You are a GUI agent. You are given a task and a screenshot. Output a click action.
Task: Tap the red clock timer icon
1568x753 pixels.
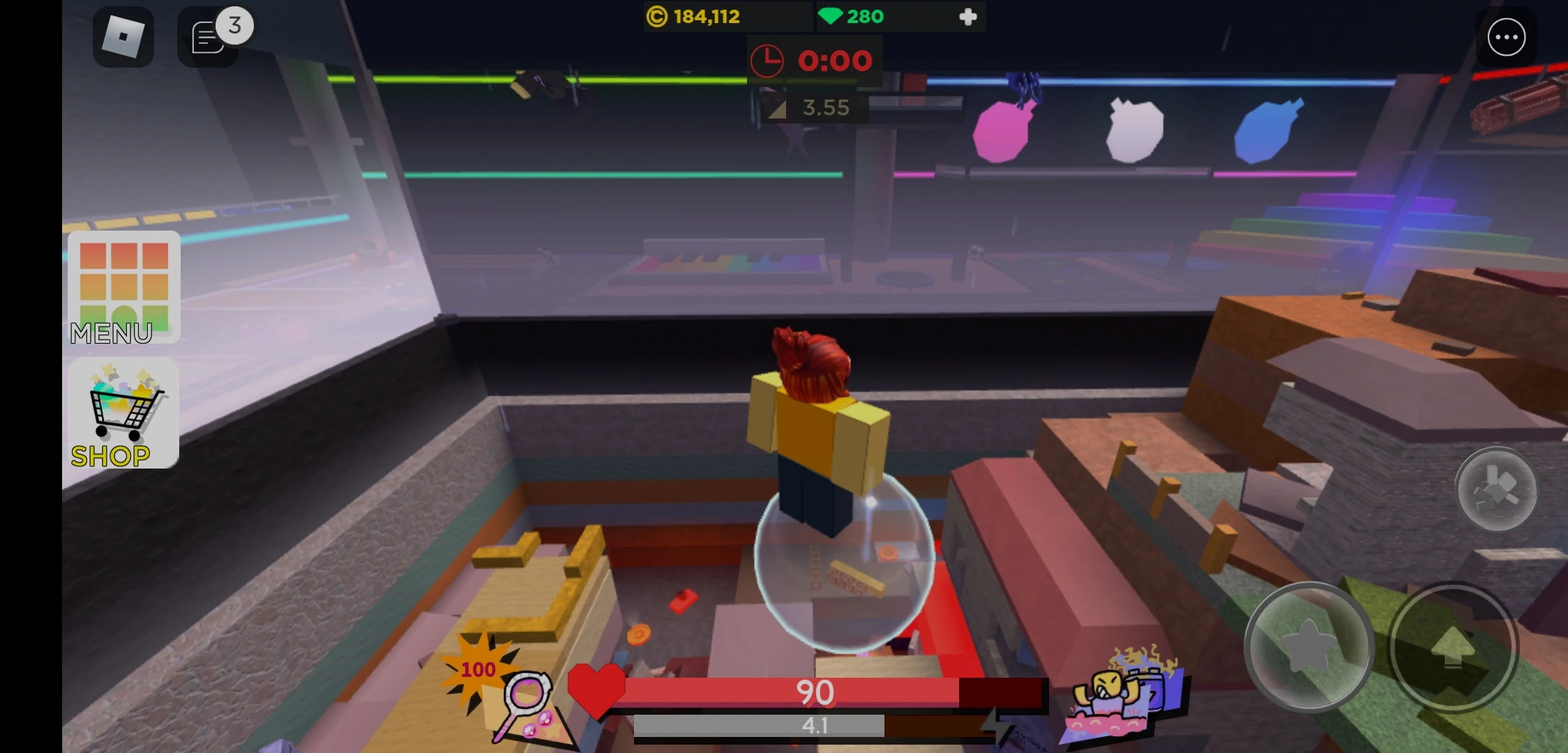767,61
